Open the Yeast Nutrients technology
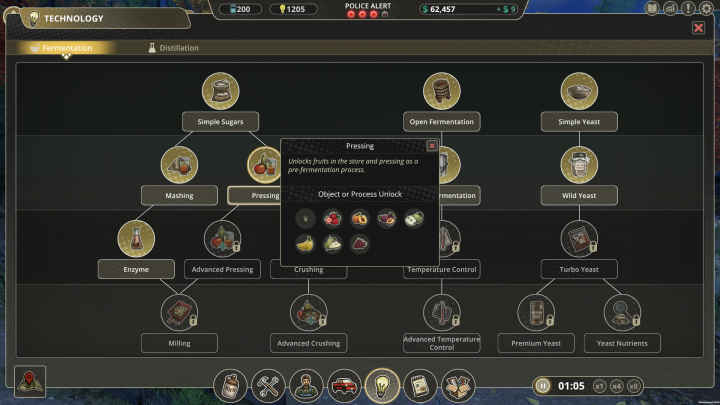The width and height of the screenshot is (720, 405). (623, 343)
